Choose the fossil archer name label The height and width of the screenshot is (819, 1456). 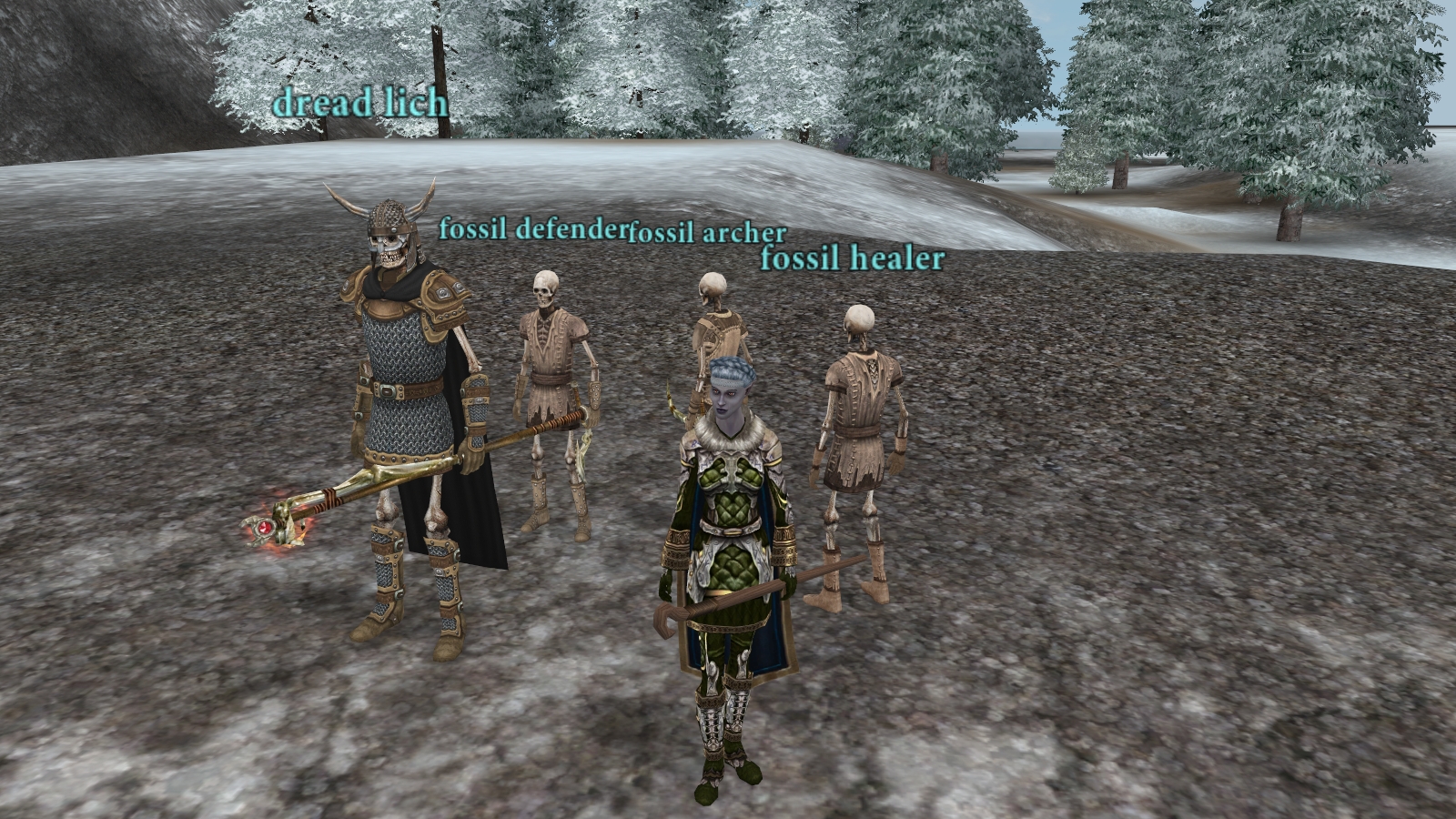[707, 233]
